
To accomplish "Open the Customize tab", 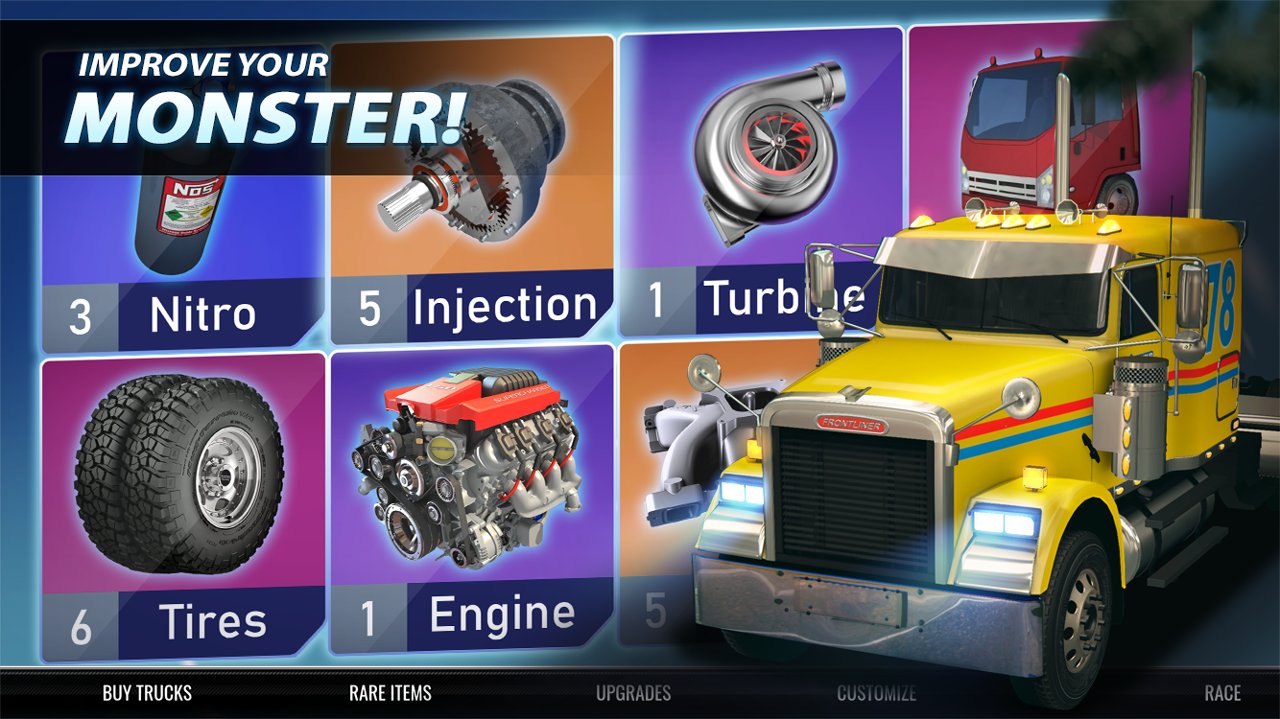I will coord(876,693).
